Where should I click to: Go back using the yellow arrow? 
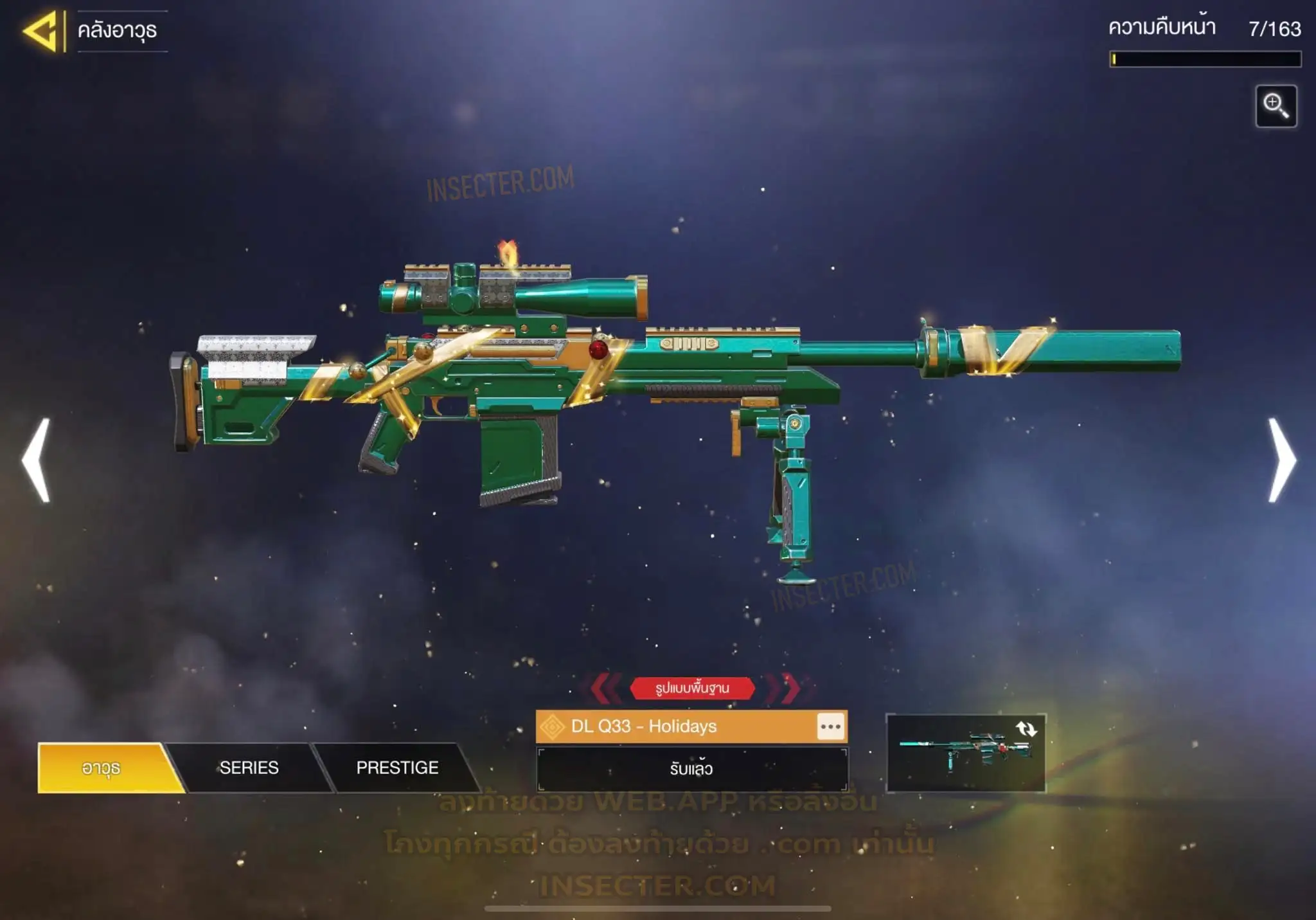pyautogui.click(x=41, y=31)
